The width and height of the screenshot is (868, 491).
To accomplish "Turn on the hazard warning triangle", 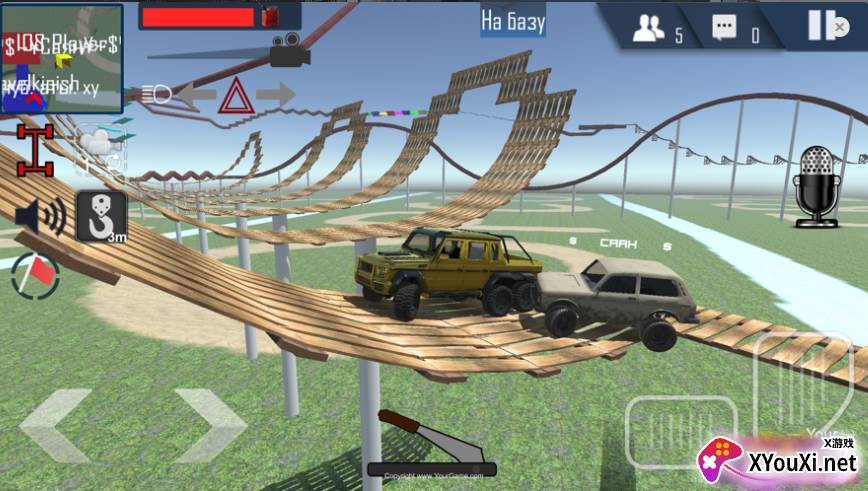I will click(236, 96).
